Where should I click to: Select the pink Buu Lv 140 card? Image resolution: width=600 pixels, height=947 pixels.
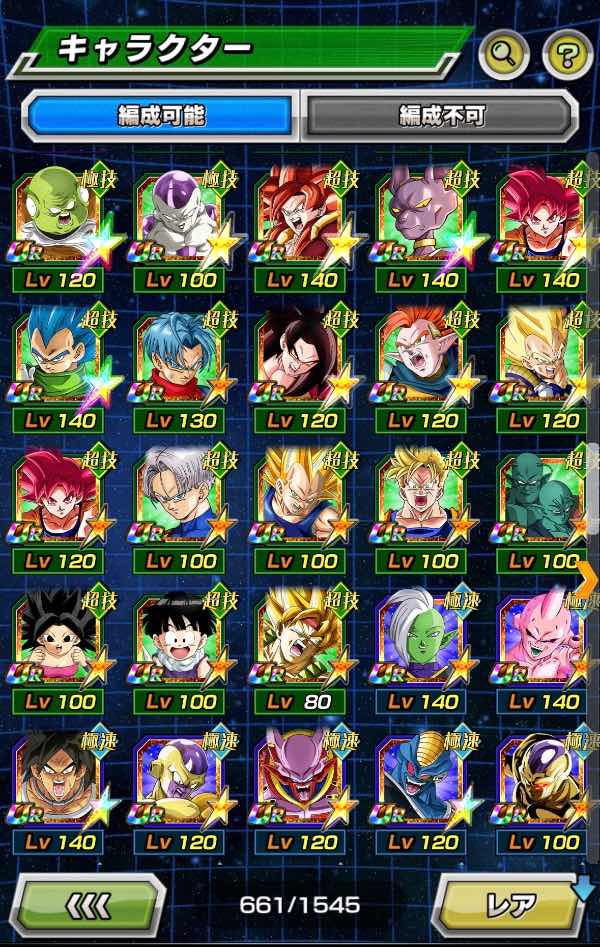[544, 641]
